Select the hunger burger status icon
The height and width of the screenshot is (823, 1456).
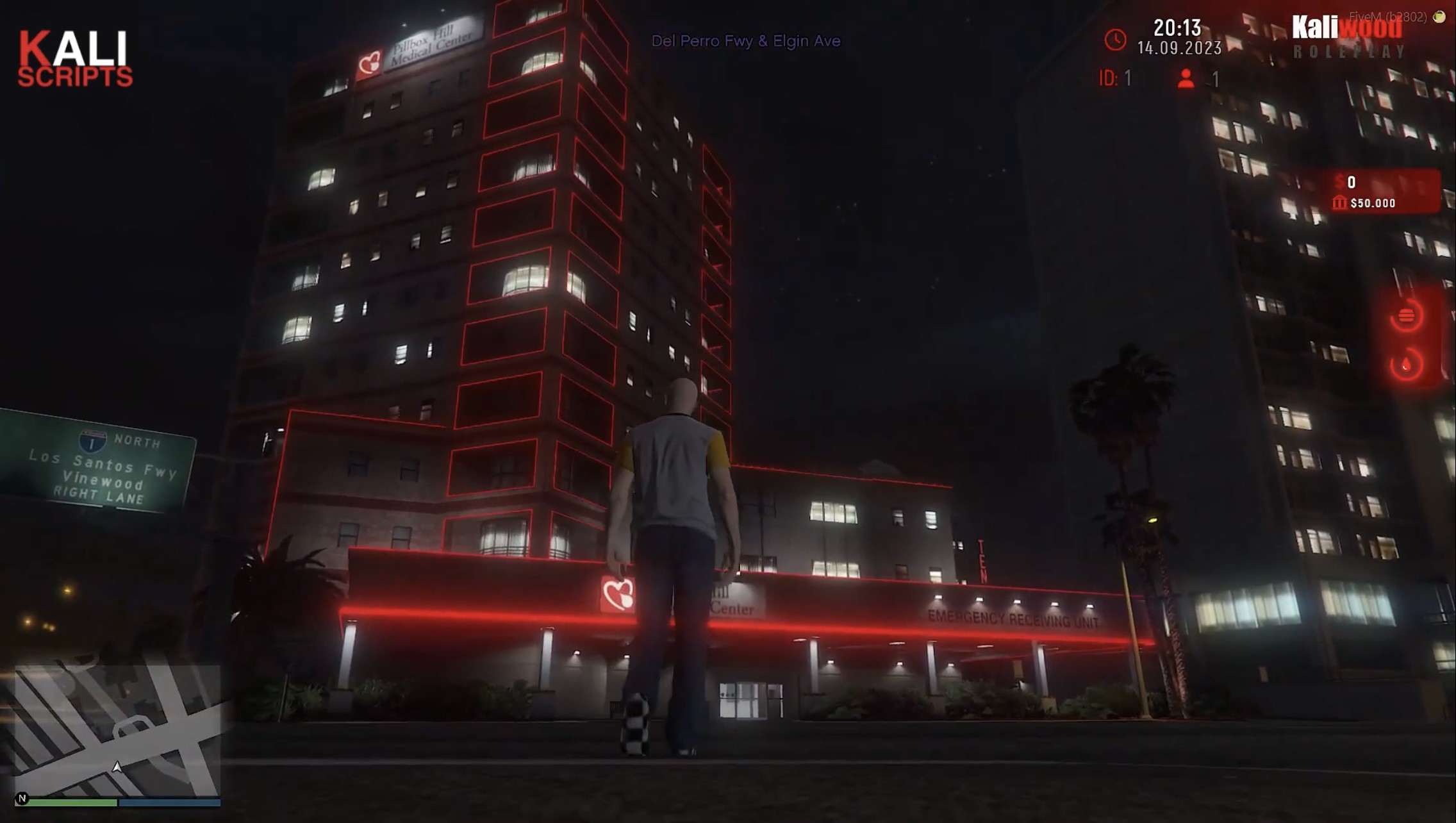pyautogui.click(x=1406, y=315)
